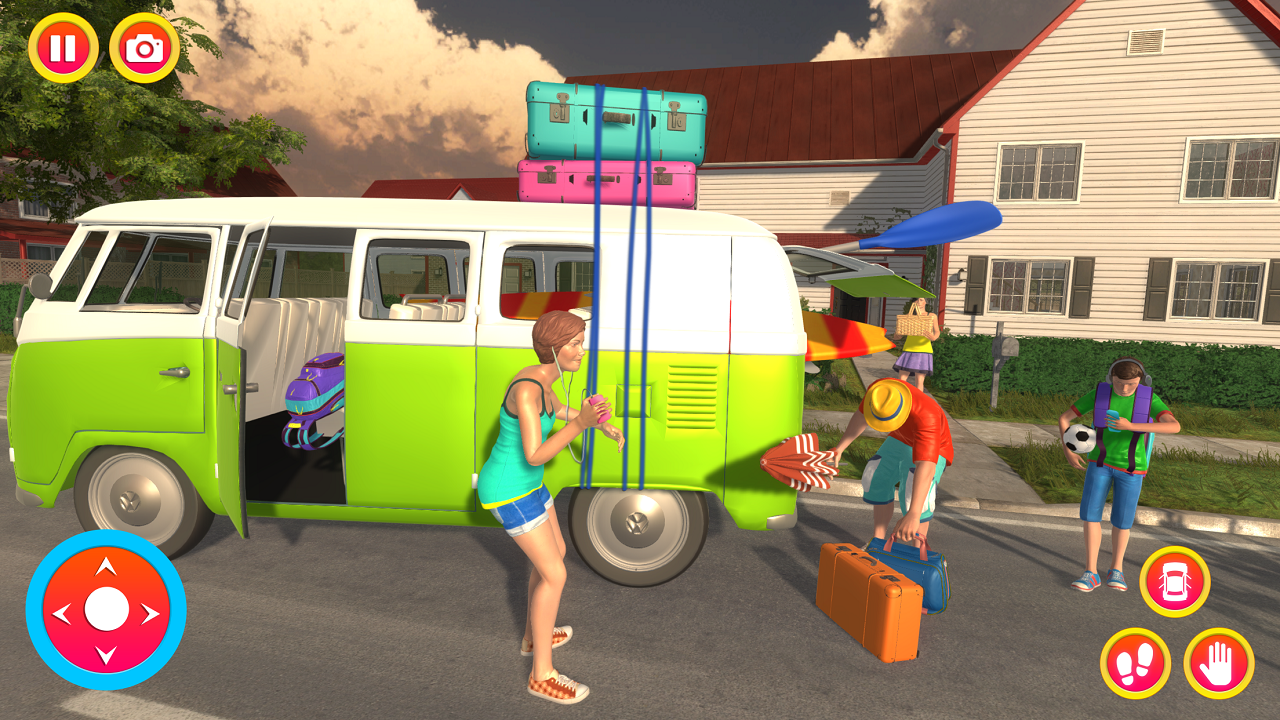This screenshot has width=1280, height=720.
Task: Click the orange suitcase on the road
Action: pyautogui.click(x=865, y=600)
